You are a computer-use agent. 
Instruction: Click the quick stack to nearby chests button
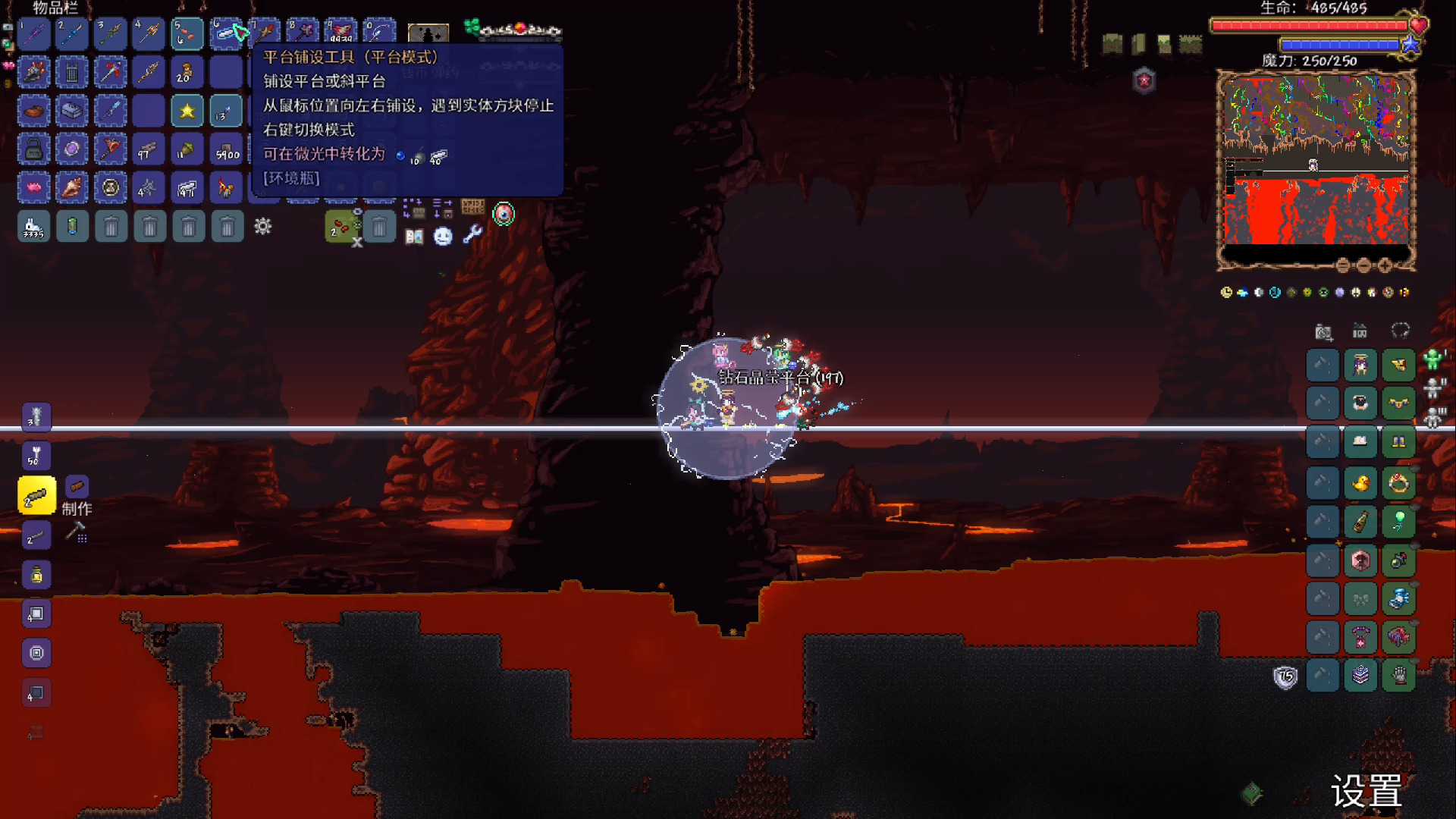(413, 207)
